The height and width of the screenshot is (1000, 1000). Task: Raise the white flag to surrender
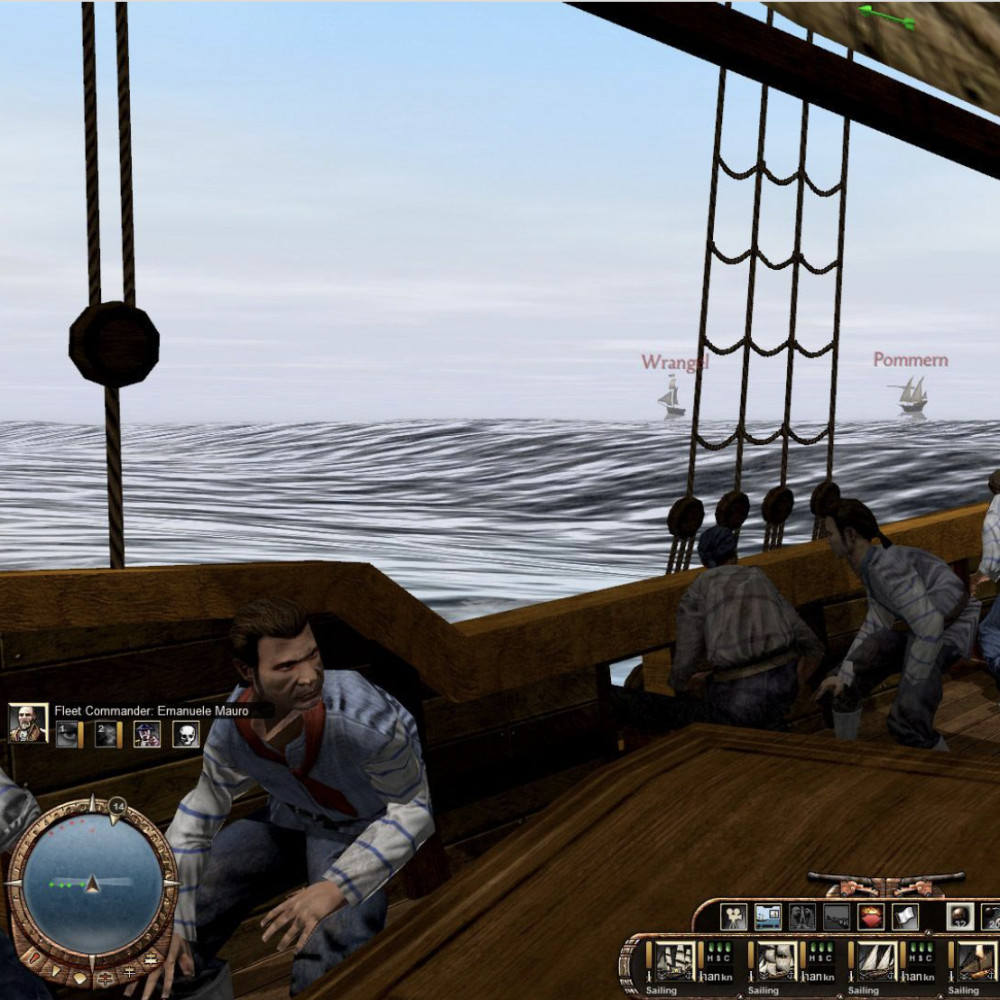(x=904, y=916)
